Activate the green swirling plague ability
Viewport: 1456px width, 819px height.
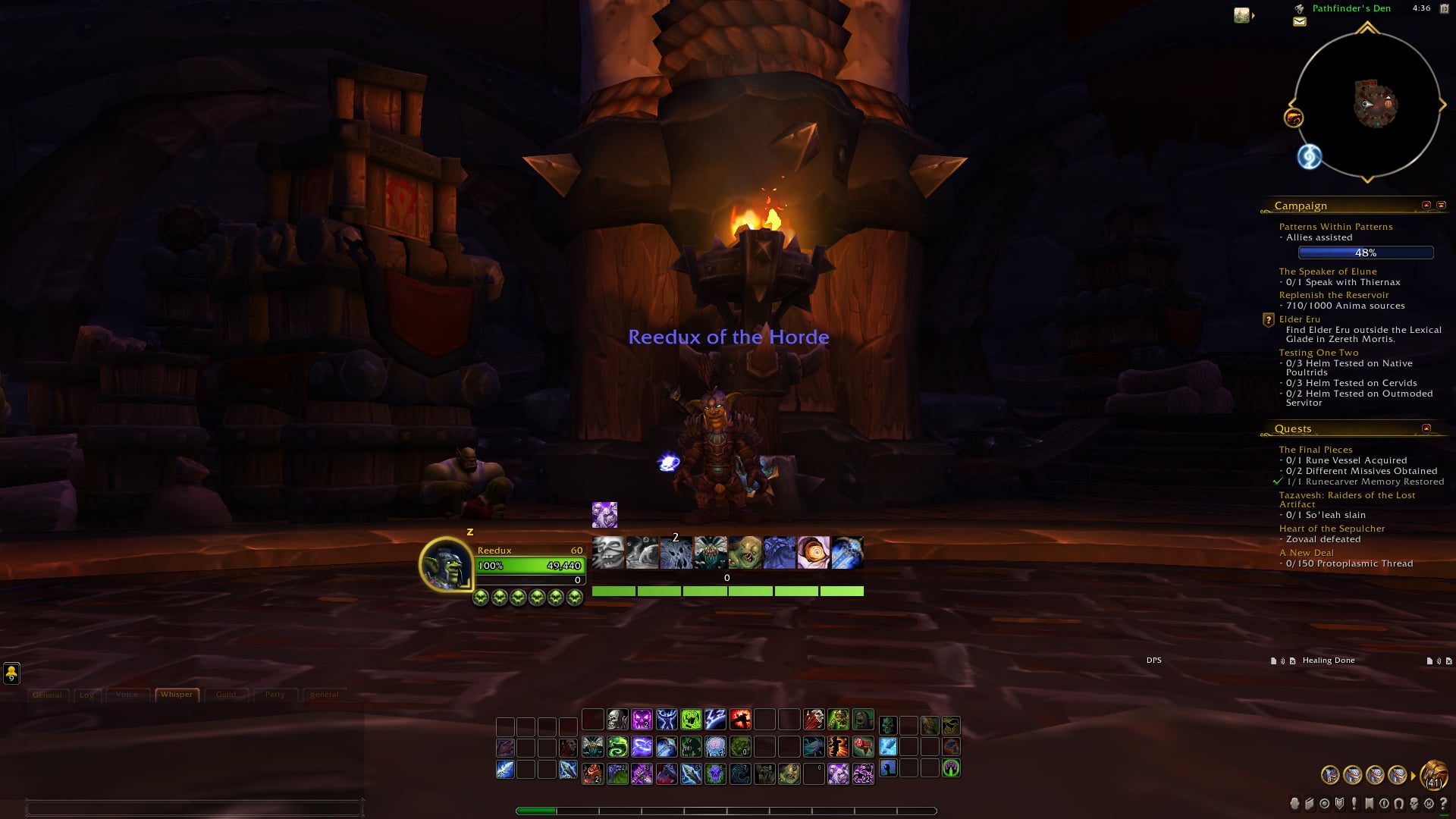(x=617, y=747)
